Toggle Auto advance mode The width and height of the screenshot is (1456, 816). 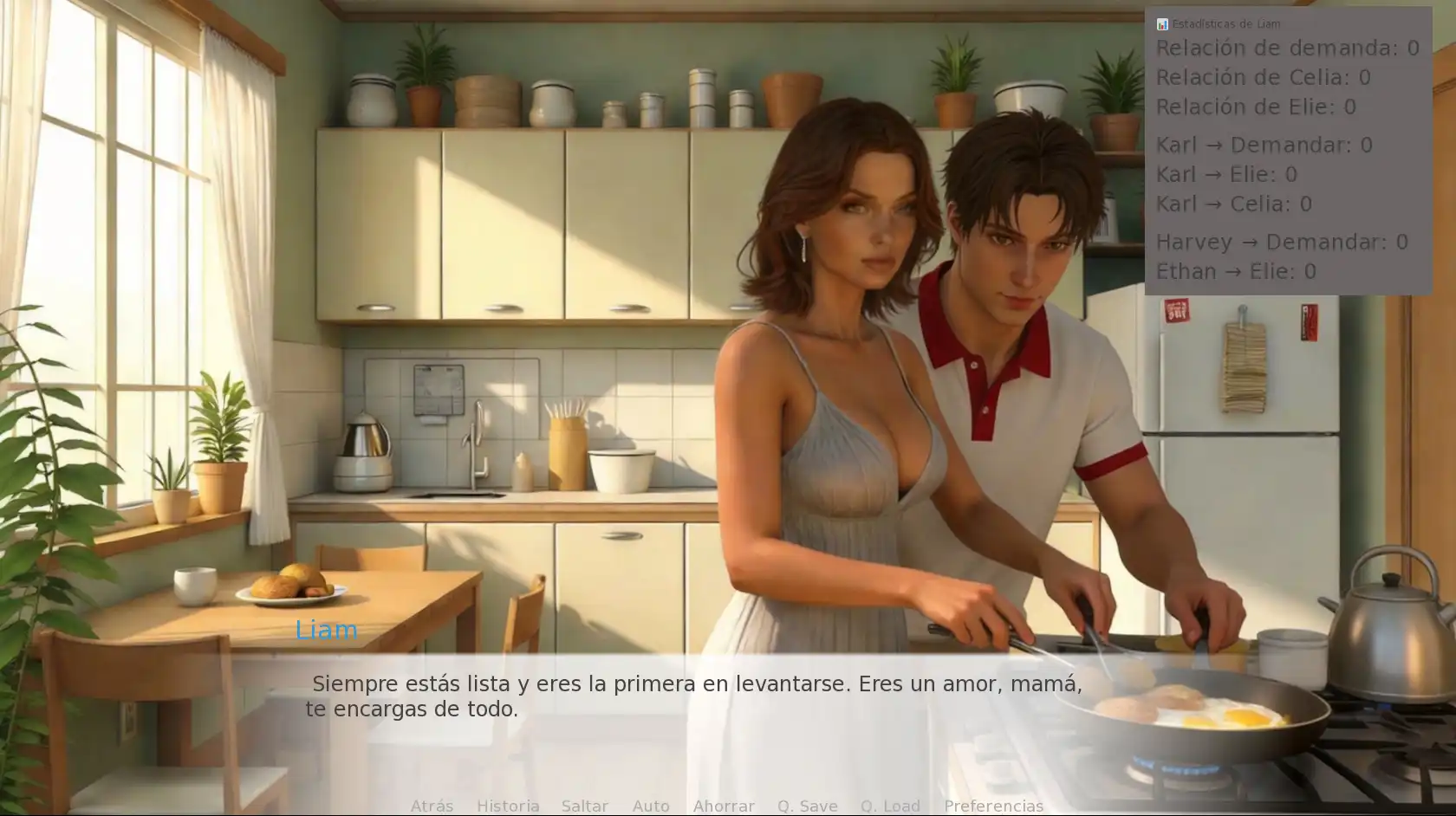click(x=651, y=806)
